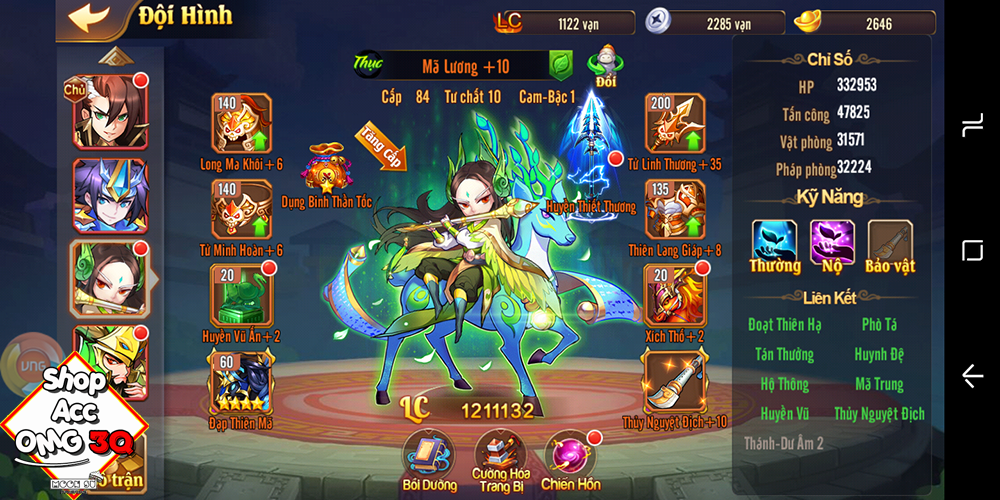Go back with the arrow button
Screen dimensions: 1000x500
[89, 18]
